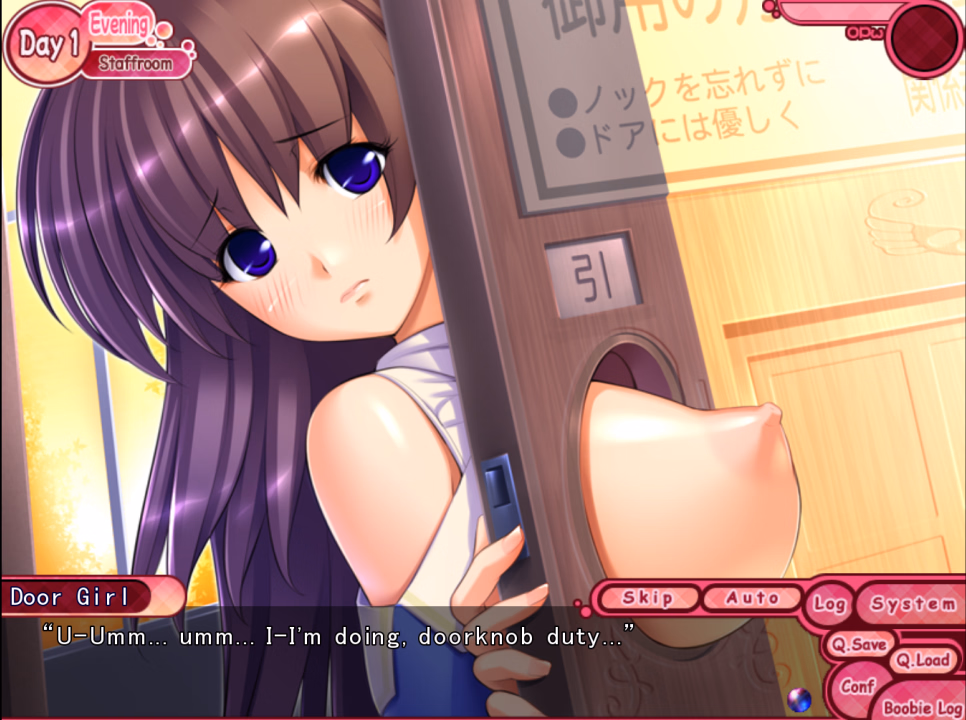Open the message Log
Screen dimensions: 966x720
click(829, 604)
